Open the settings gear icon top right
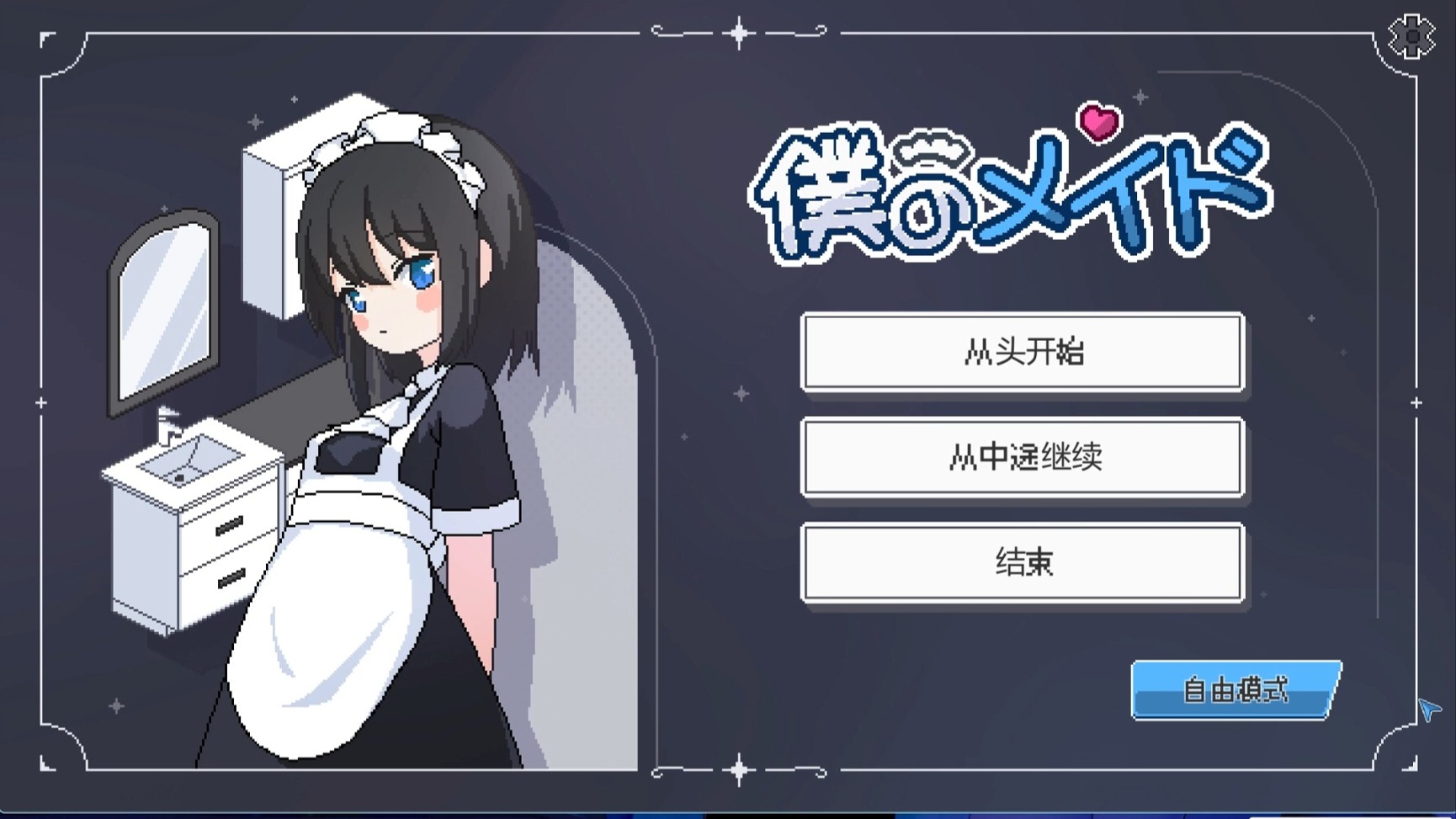 pyautogui.click(x=1411, y=35)
